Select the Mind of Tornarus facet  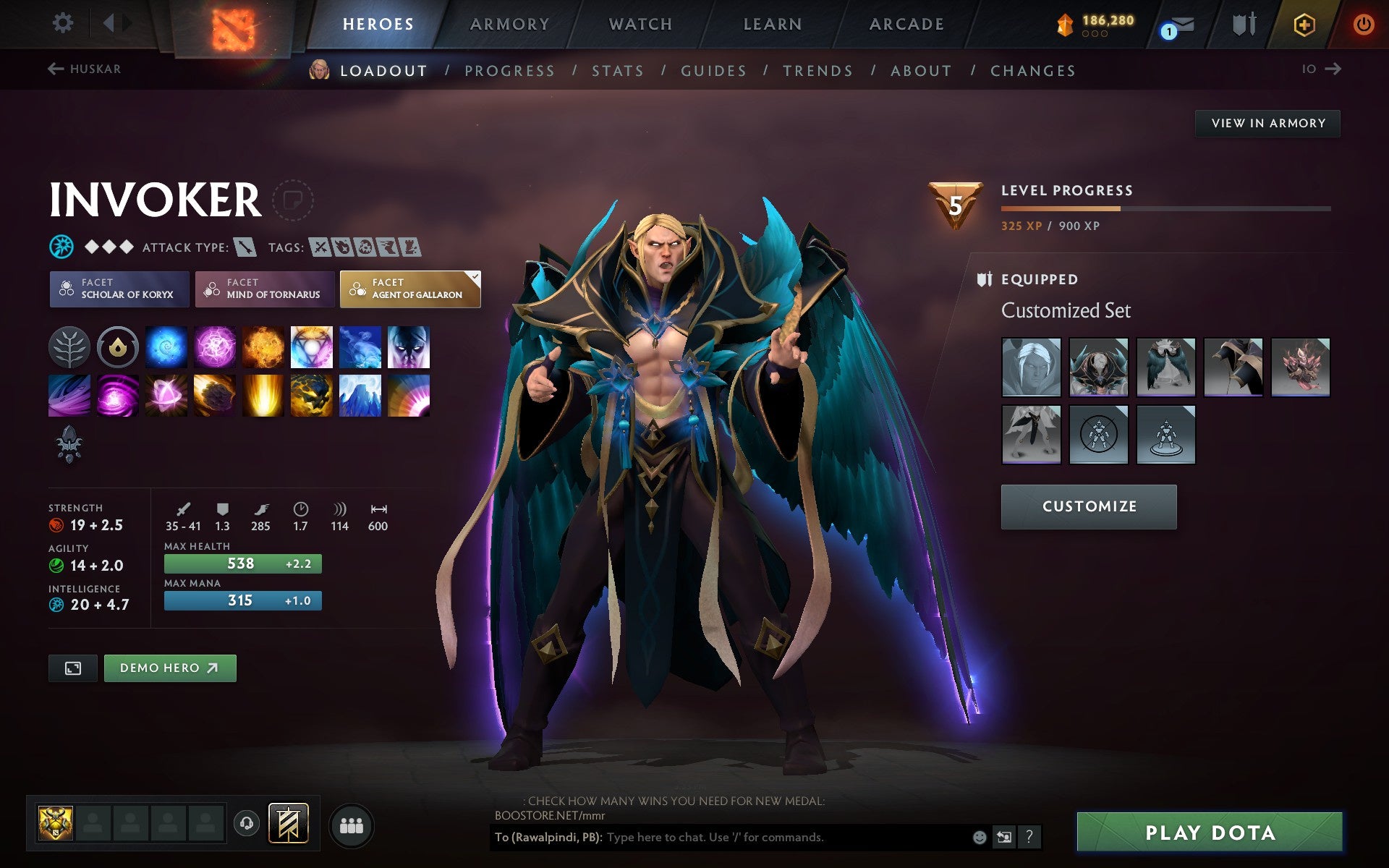coord(264,289)
